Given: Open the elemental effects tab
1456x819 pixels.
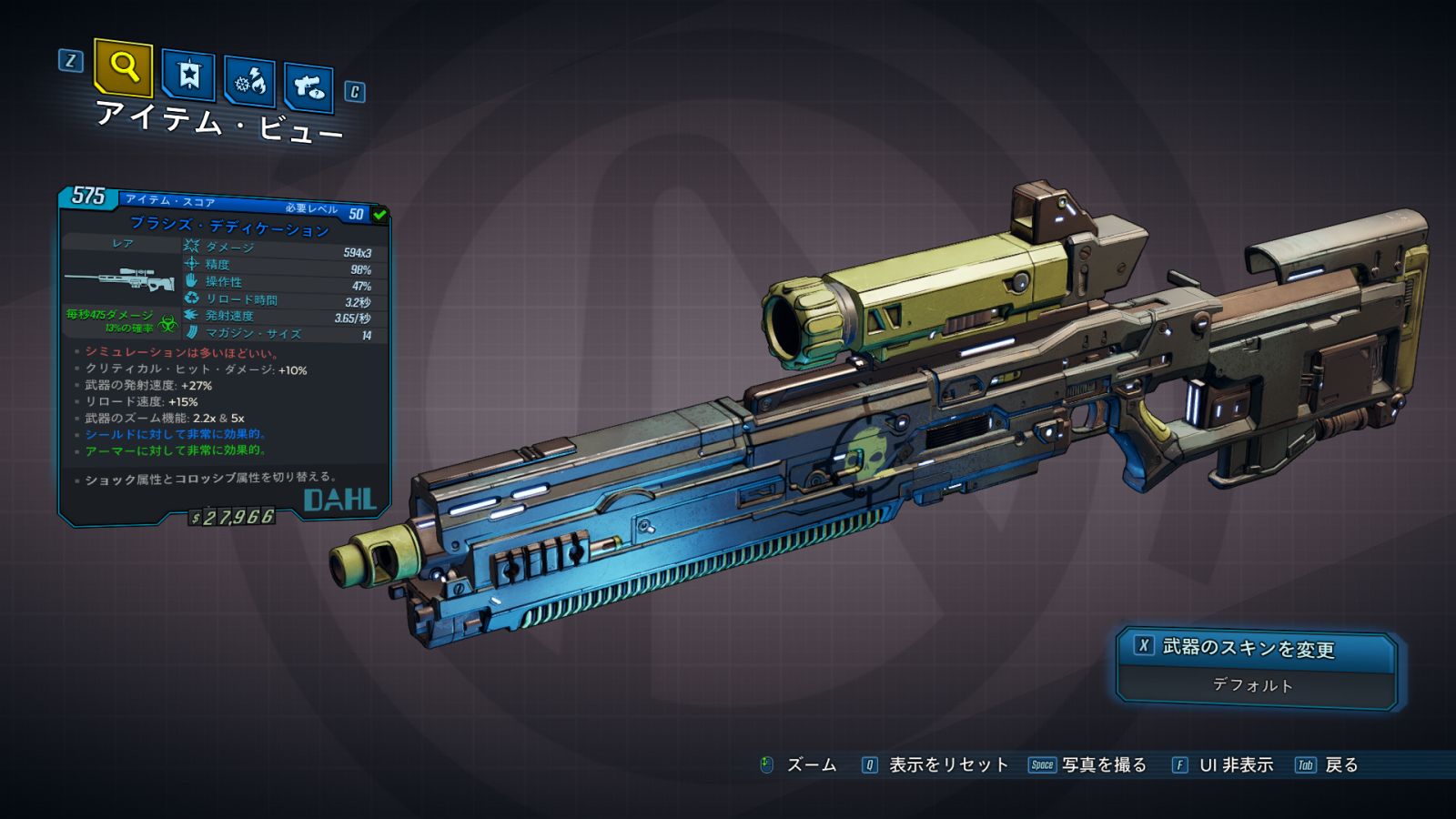Looking at the screenshot, I should point(249,82).
